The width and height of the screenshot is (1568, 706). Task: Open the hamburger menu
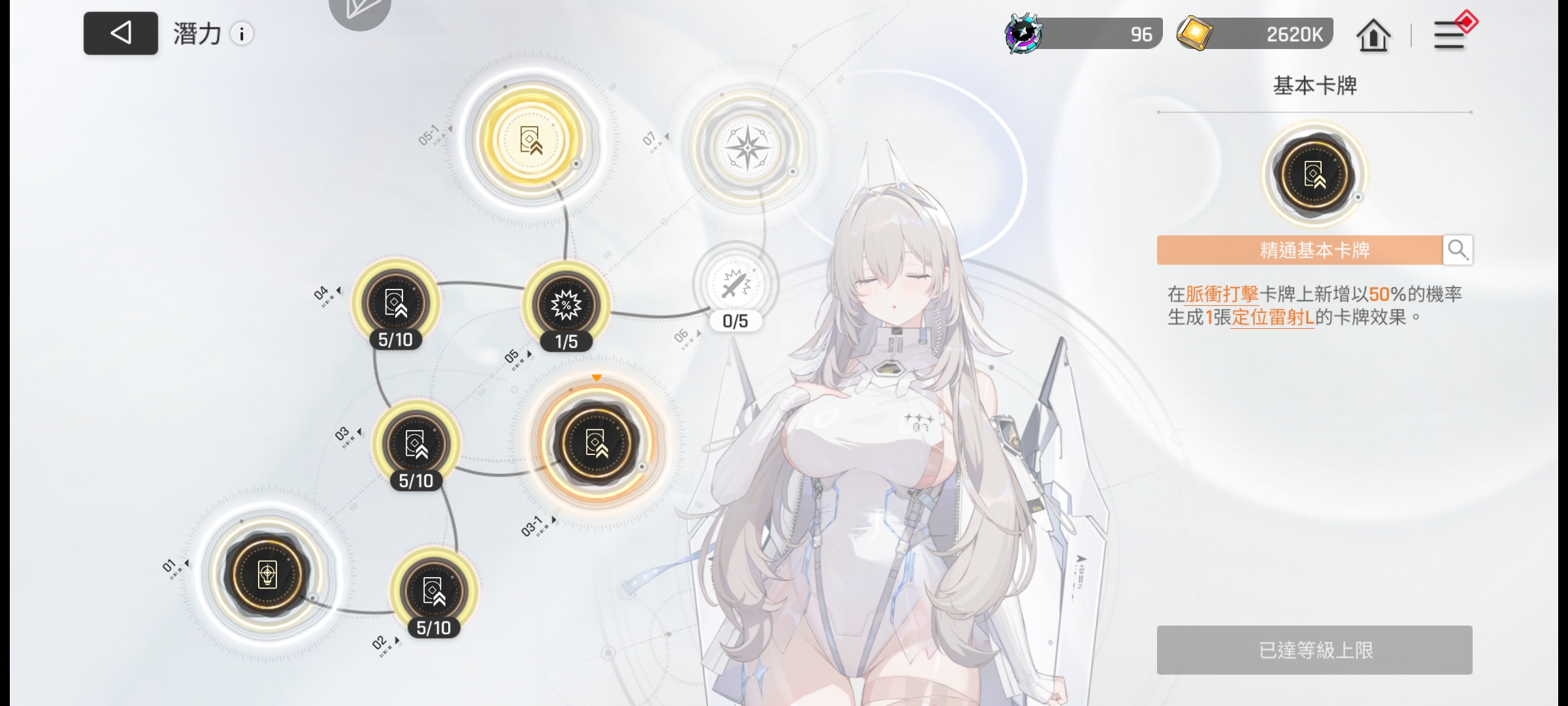tap(1449, 35)
